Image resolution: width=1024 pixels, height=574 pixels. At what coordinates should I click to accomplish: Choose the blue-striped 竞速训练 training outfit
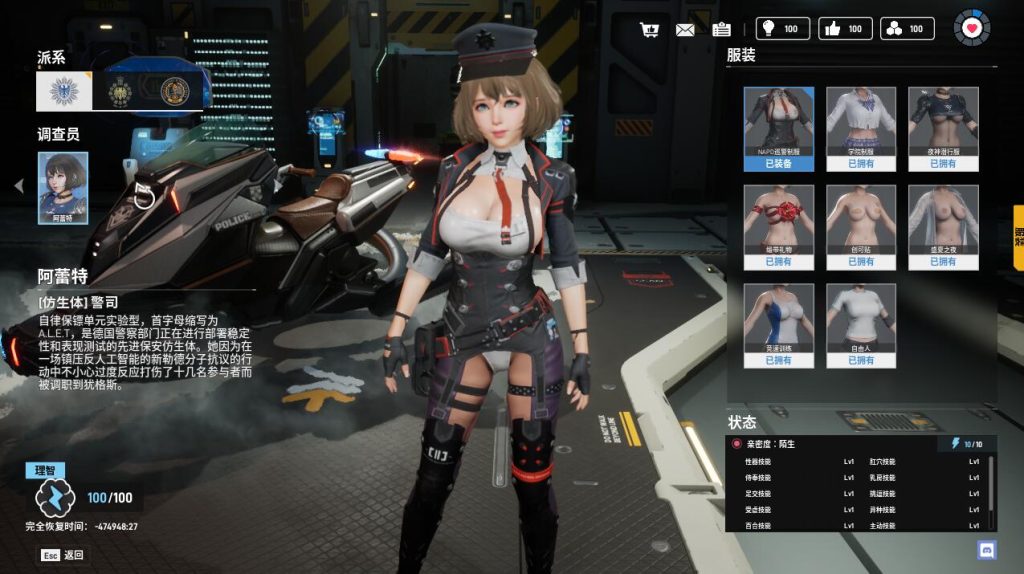point(778,325)
